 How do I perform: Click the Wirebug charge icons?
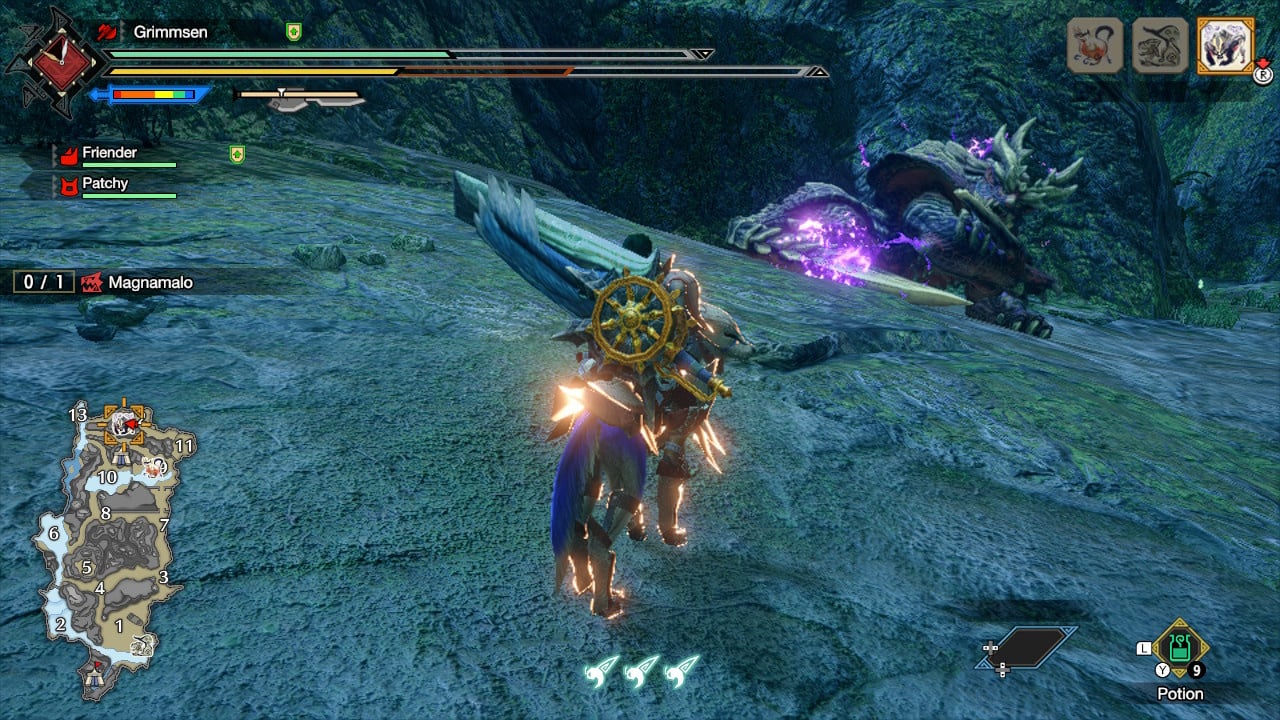pyautogui.click(x=641, y=671)
